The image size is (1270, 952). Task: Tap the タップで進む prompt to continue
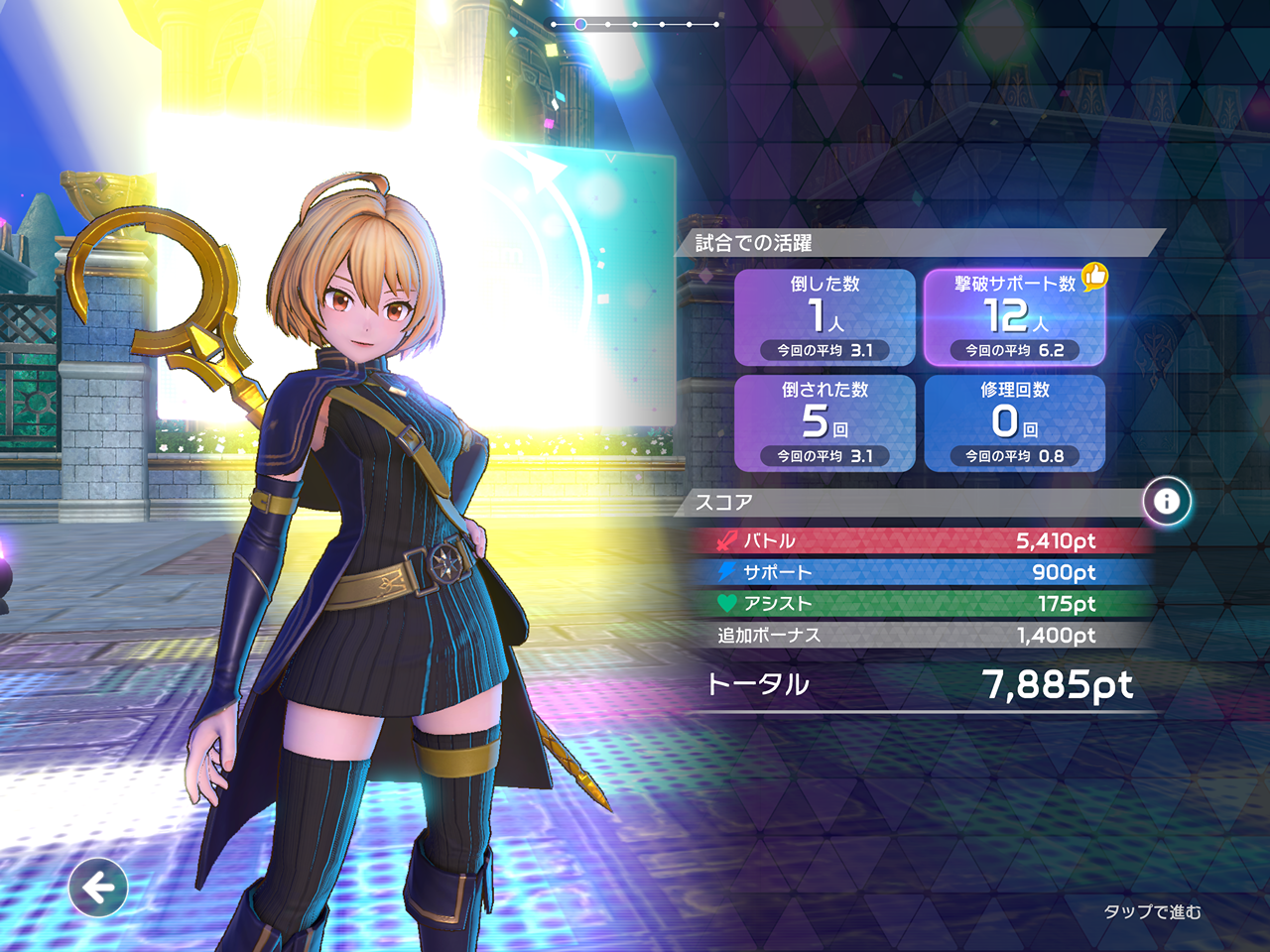1152,911
